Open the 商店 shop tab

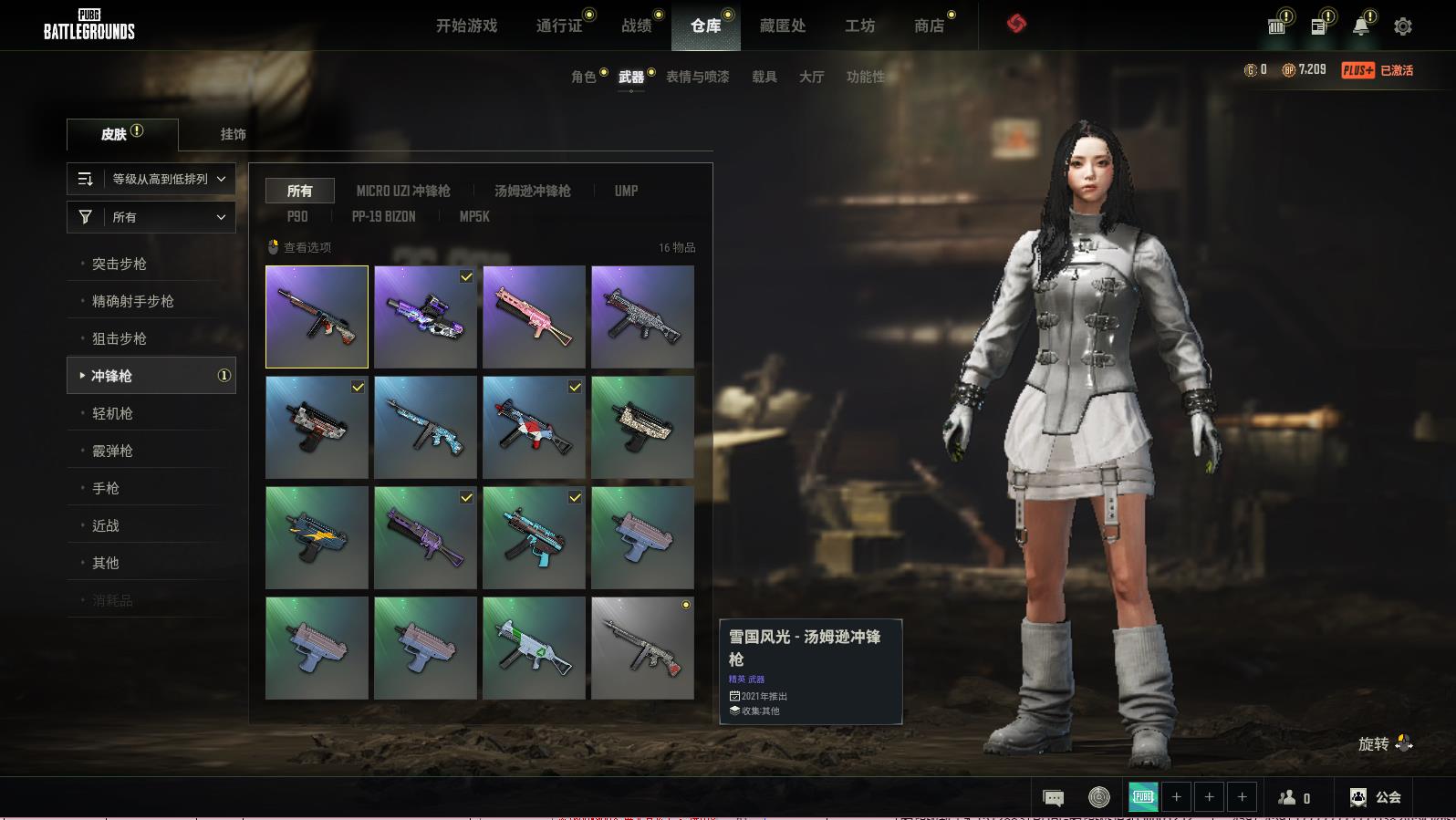click(929, 26)
